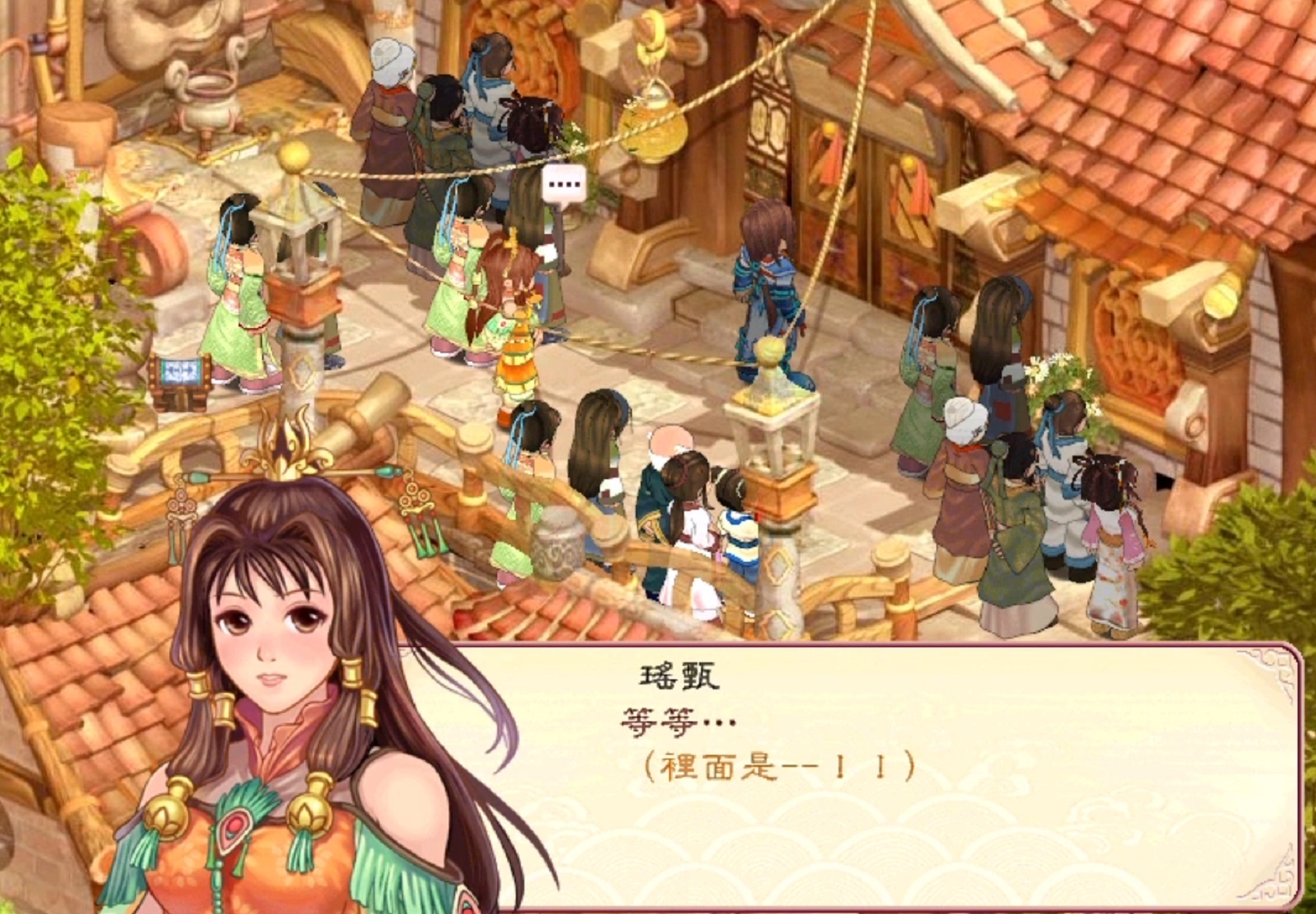This screenshot has width=1316, height=914.
Task: Click the '....' speech bubble above the crowd
Action: click(x=563, y=184)
